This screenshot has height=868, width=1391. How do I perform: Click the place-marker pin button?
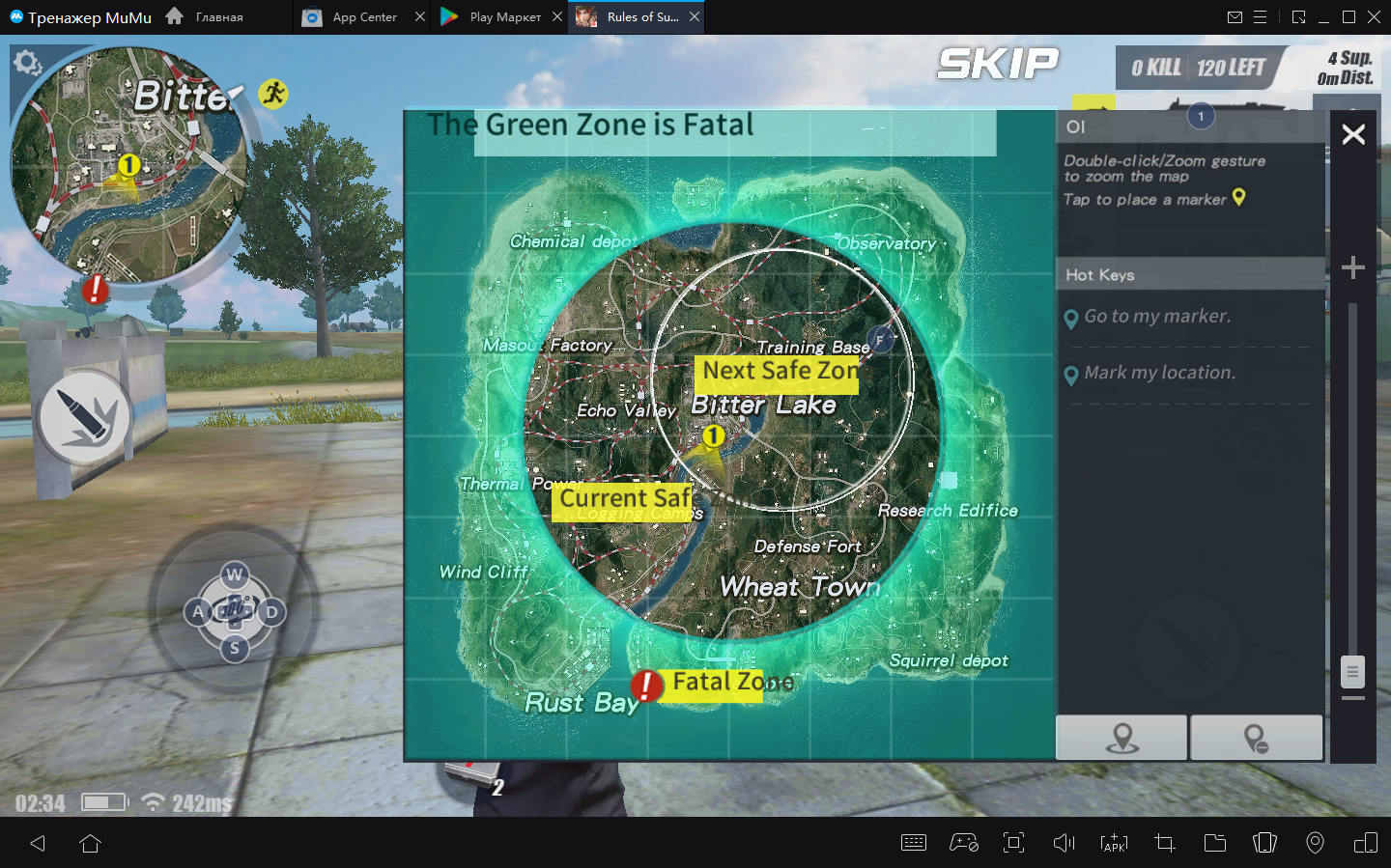coord(1121,739)
